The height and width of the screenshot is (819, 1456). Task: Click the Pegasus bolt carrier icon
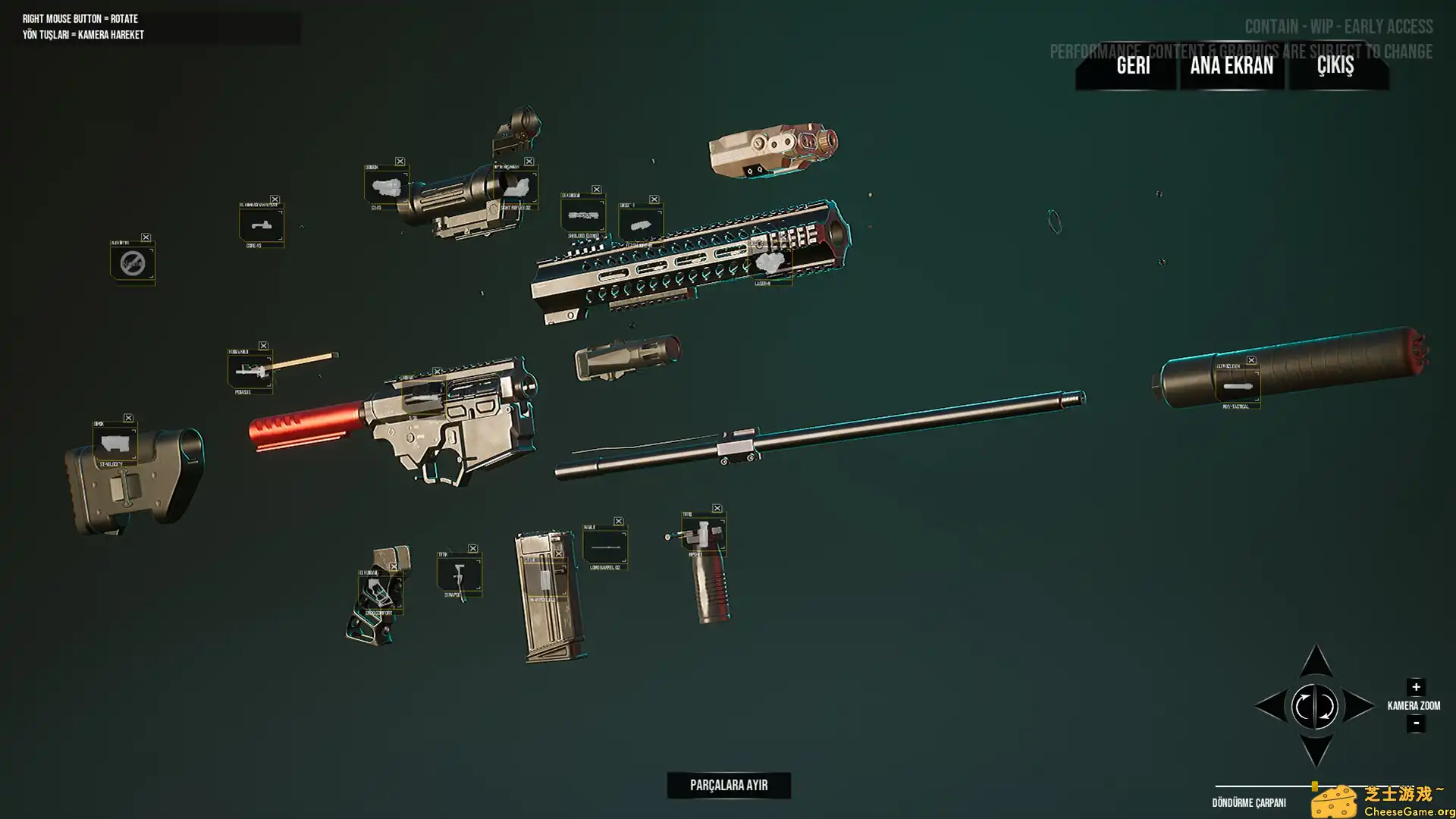[x=250, y=371]
